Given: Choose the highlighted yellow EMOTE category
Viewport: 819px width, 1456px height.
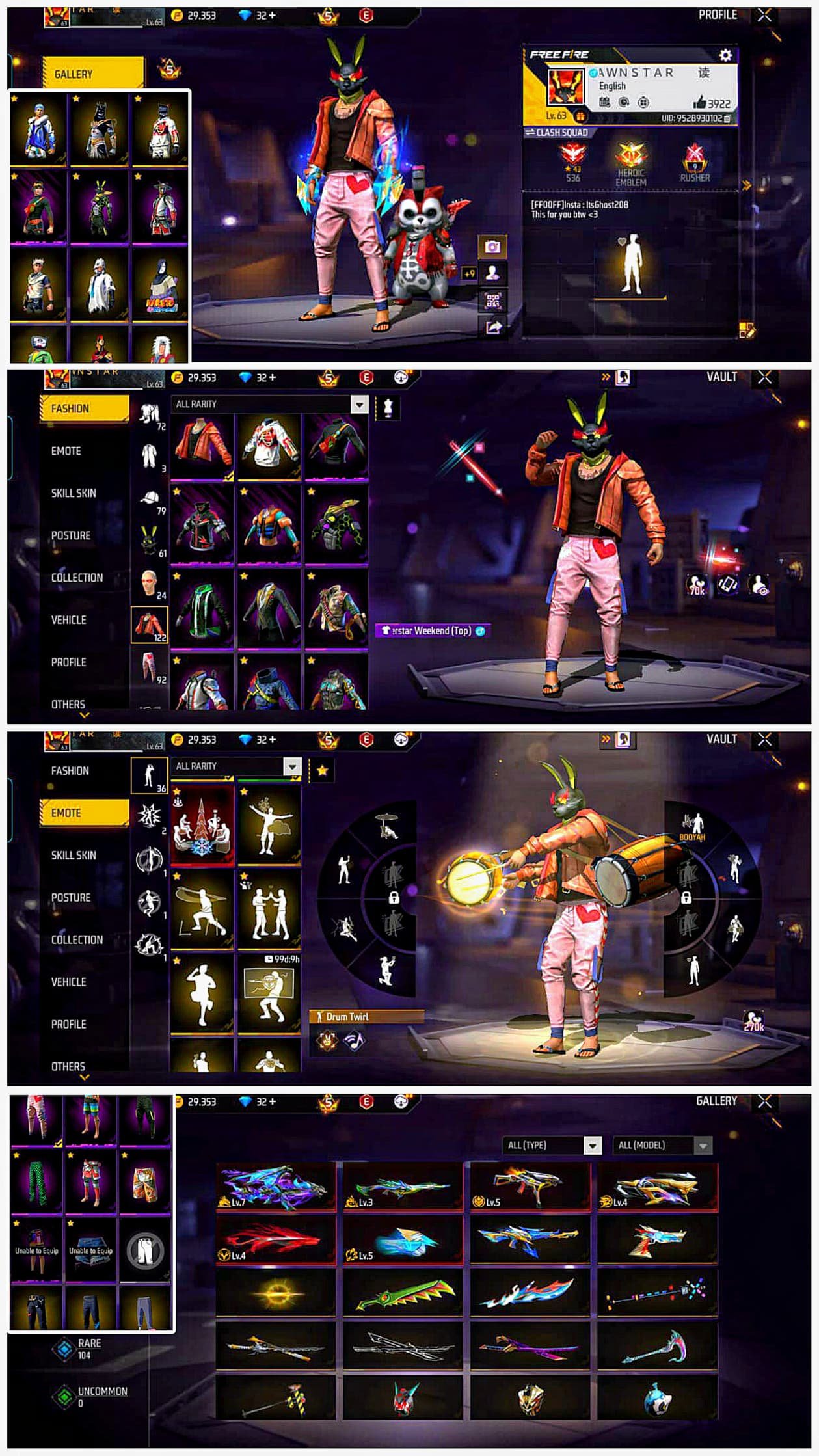Looking at the screenshot, I should [84, 813].
